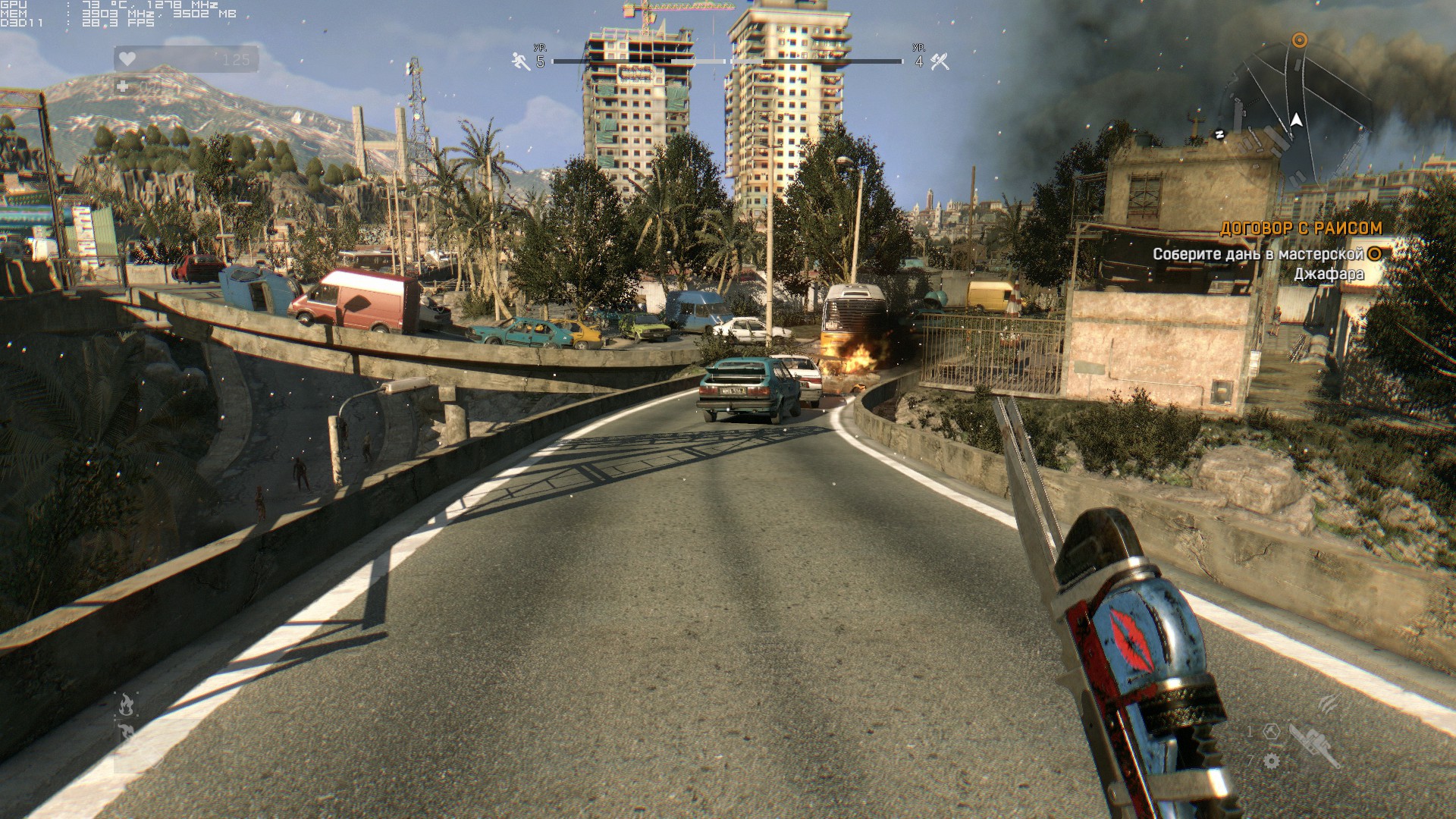The width and height of the screenshot is (1456, 819).
Task: Click the heart health icon
Action: (127, 59)
